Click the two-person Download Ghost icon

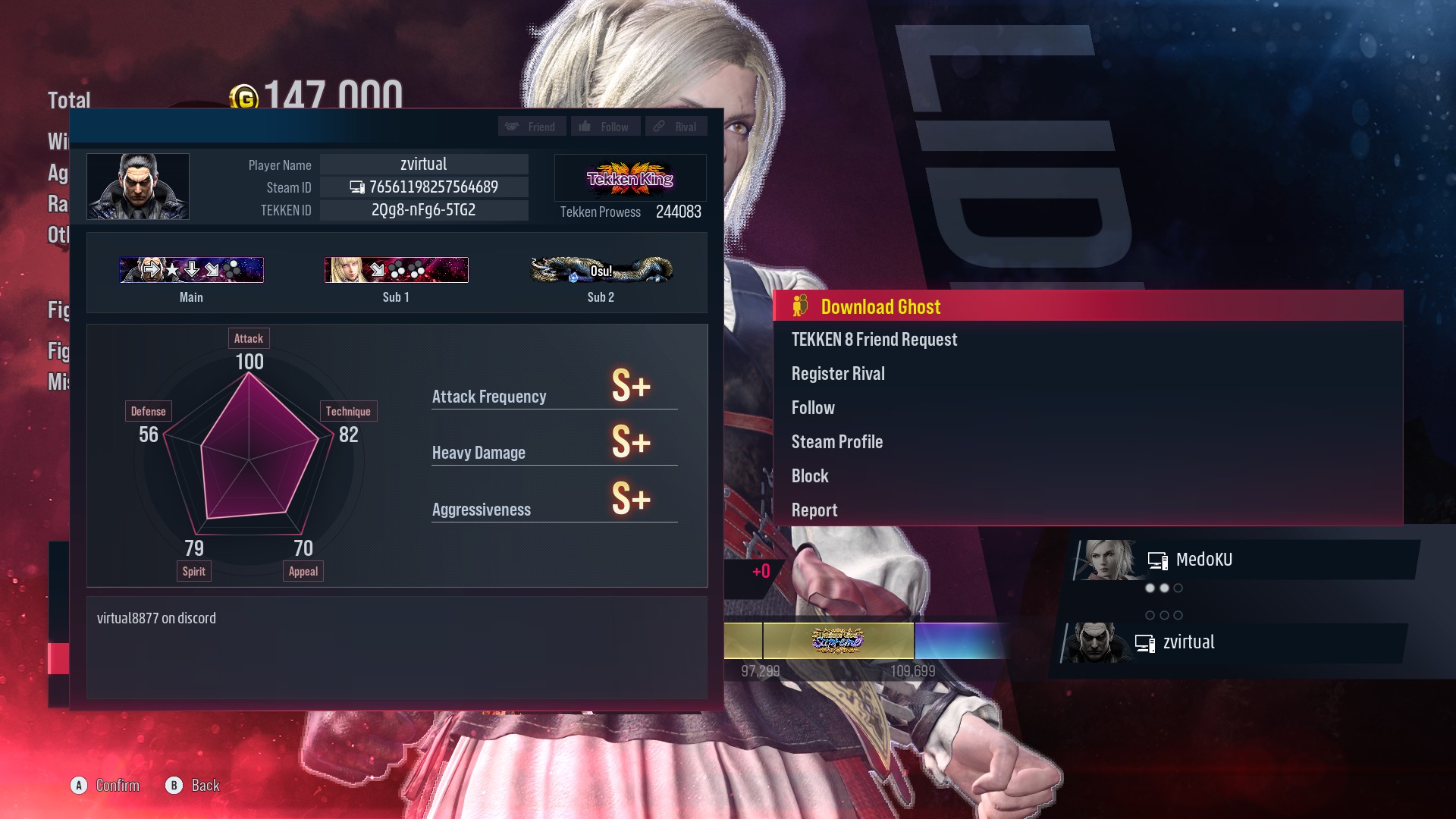point(799,307)
